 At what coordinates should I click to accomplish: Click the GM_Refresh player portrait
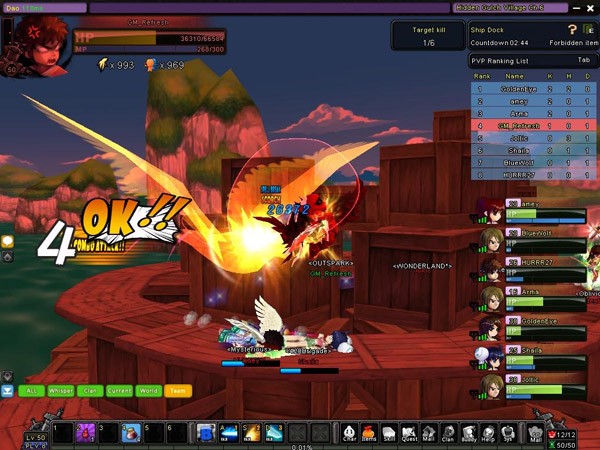pos(36,42)
